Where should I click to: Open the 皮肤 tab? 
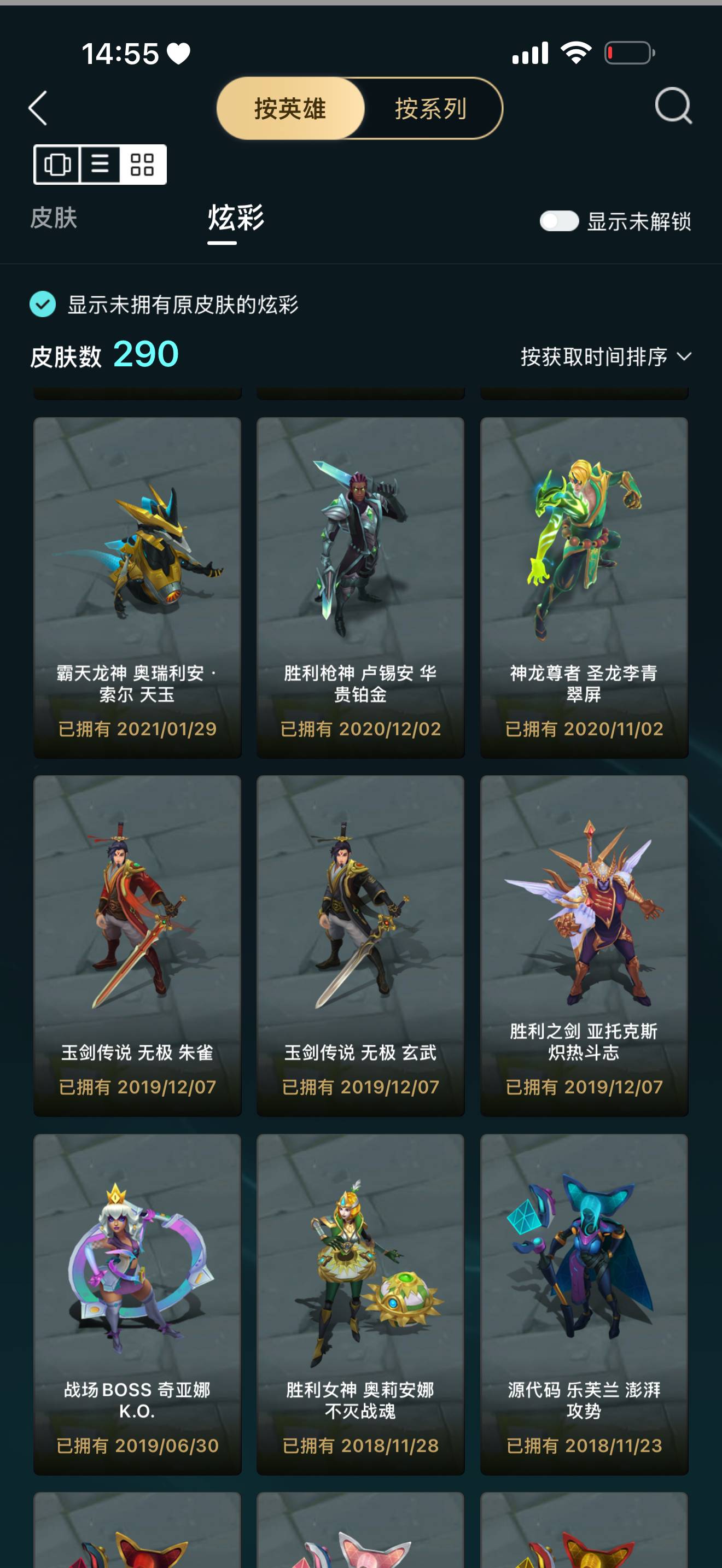[x=54, y=221]
